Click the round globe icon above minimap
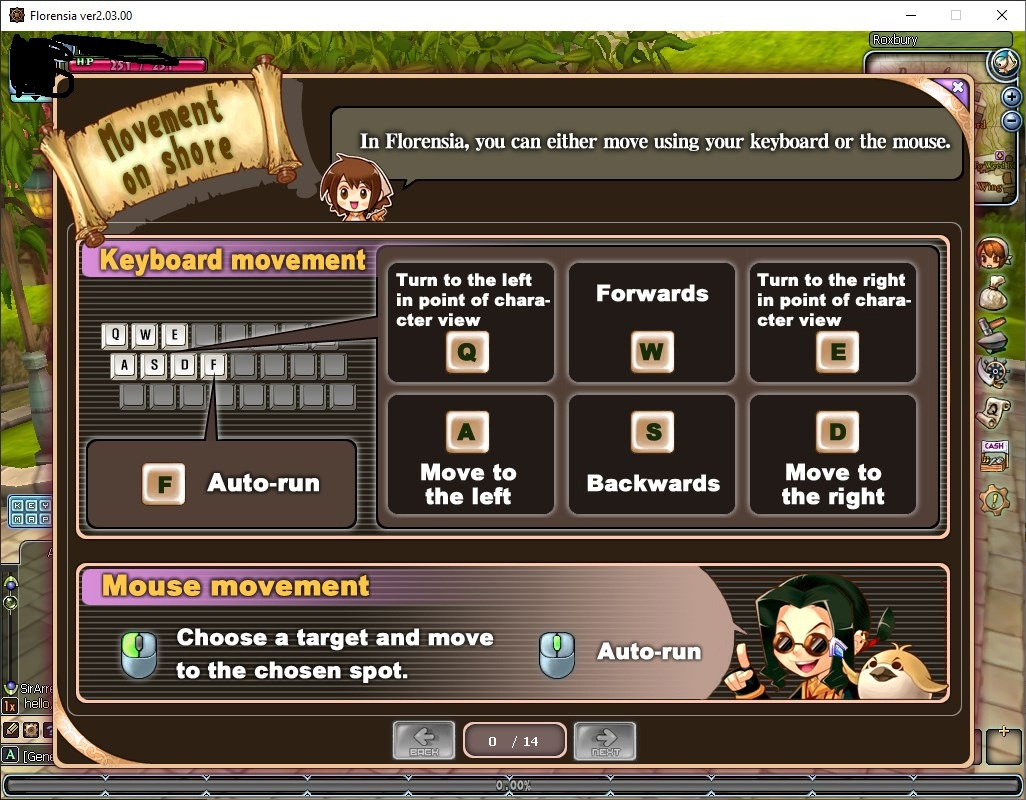The width and height of the screenshot is (1026, 800). (x=1002, y=63)
